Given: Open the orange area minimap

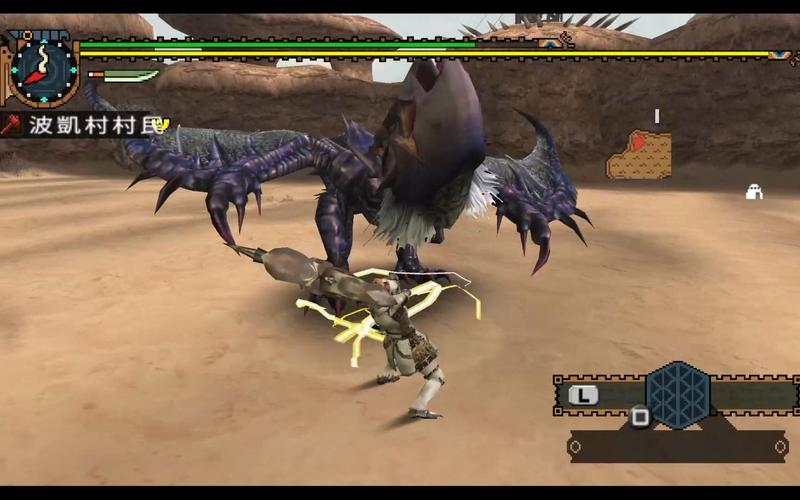Looking at the screenshot, I should coord(638,156).
